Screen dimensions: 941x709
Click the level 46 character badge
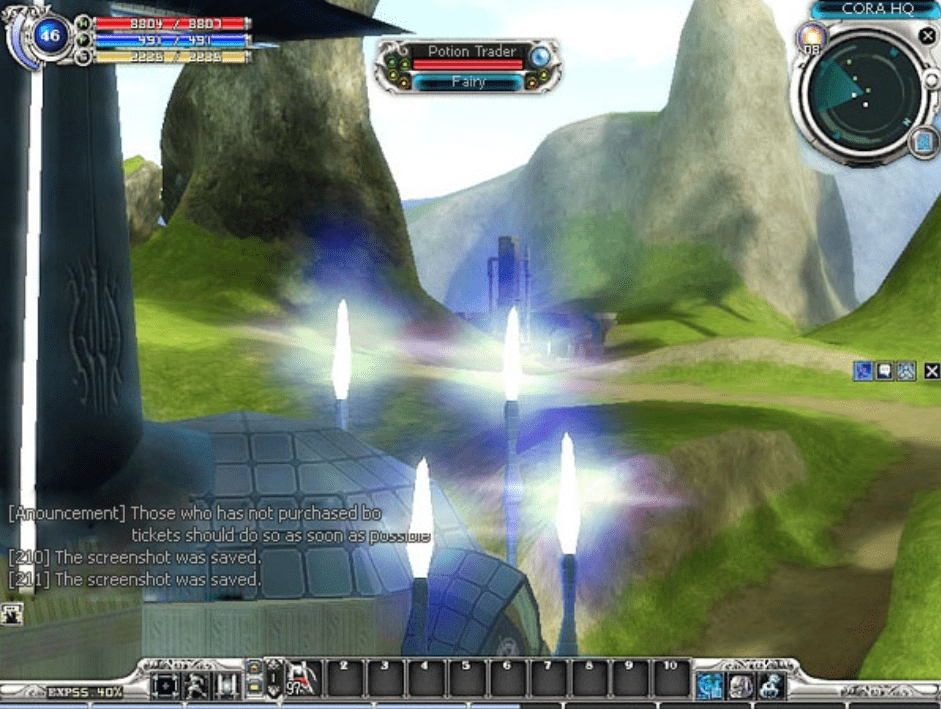pyautogui.click(x=49, y=37)
